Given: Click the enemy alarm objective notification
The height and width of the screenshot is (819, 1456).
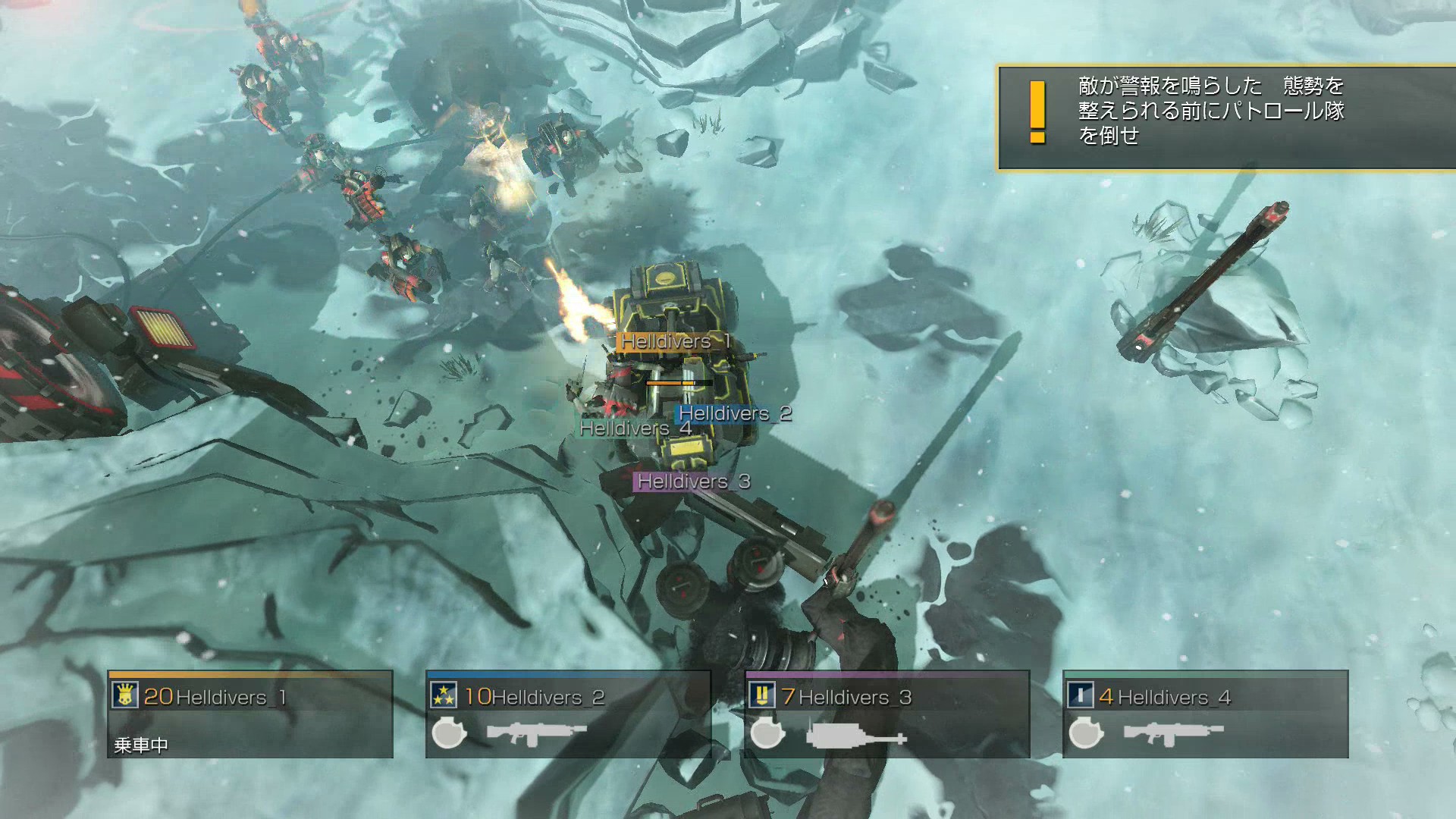Looking at the screenshot, I should pos(1225,118).
